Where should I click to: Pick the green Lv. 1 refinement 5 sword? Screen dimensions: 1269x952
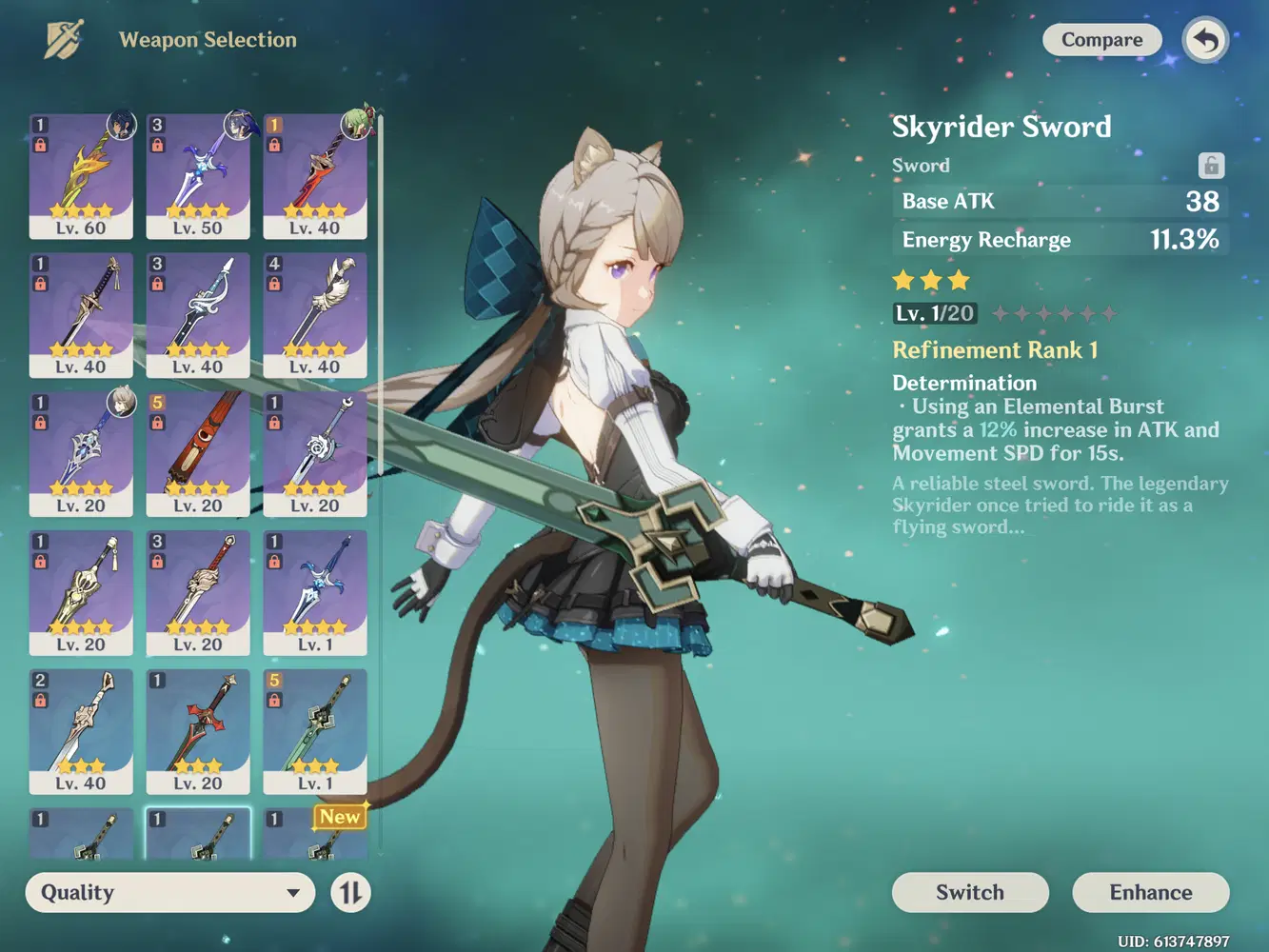pos(315,731)
